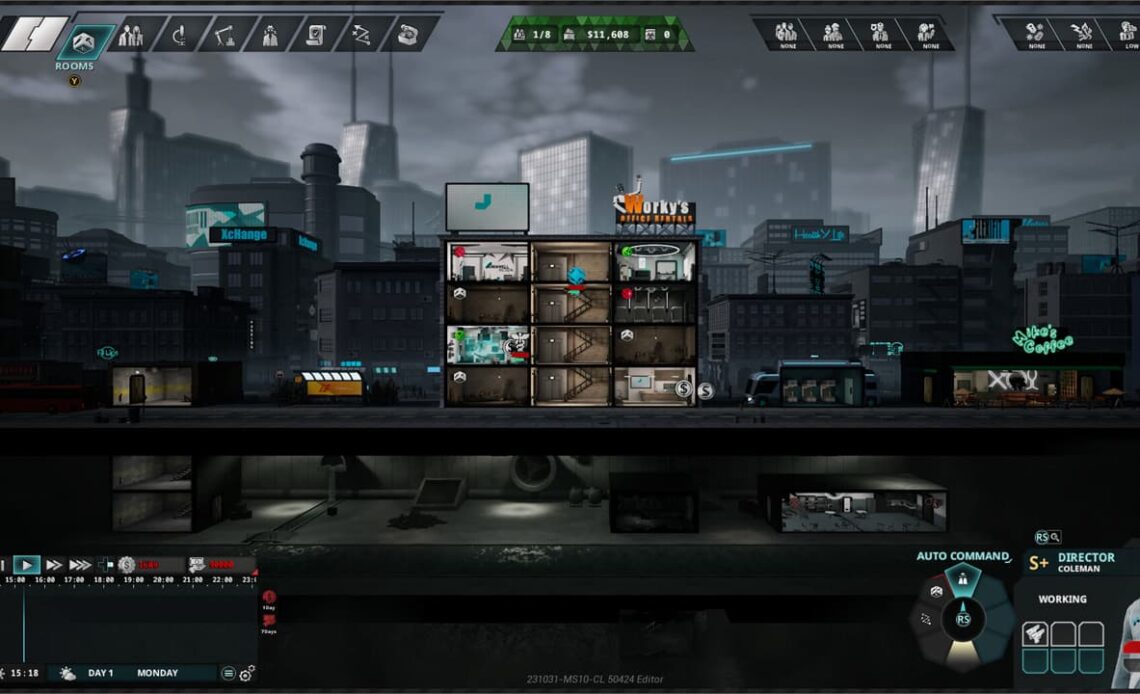This screenshot has width=1140, height=694.
Task: Set game speed to normal play
Action: (x=26, y=565)
